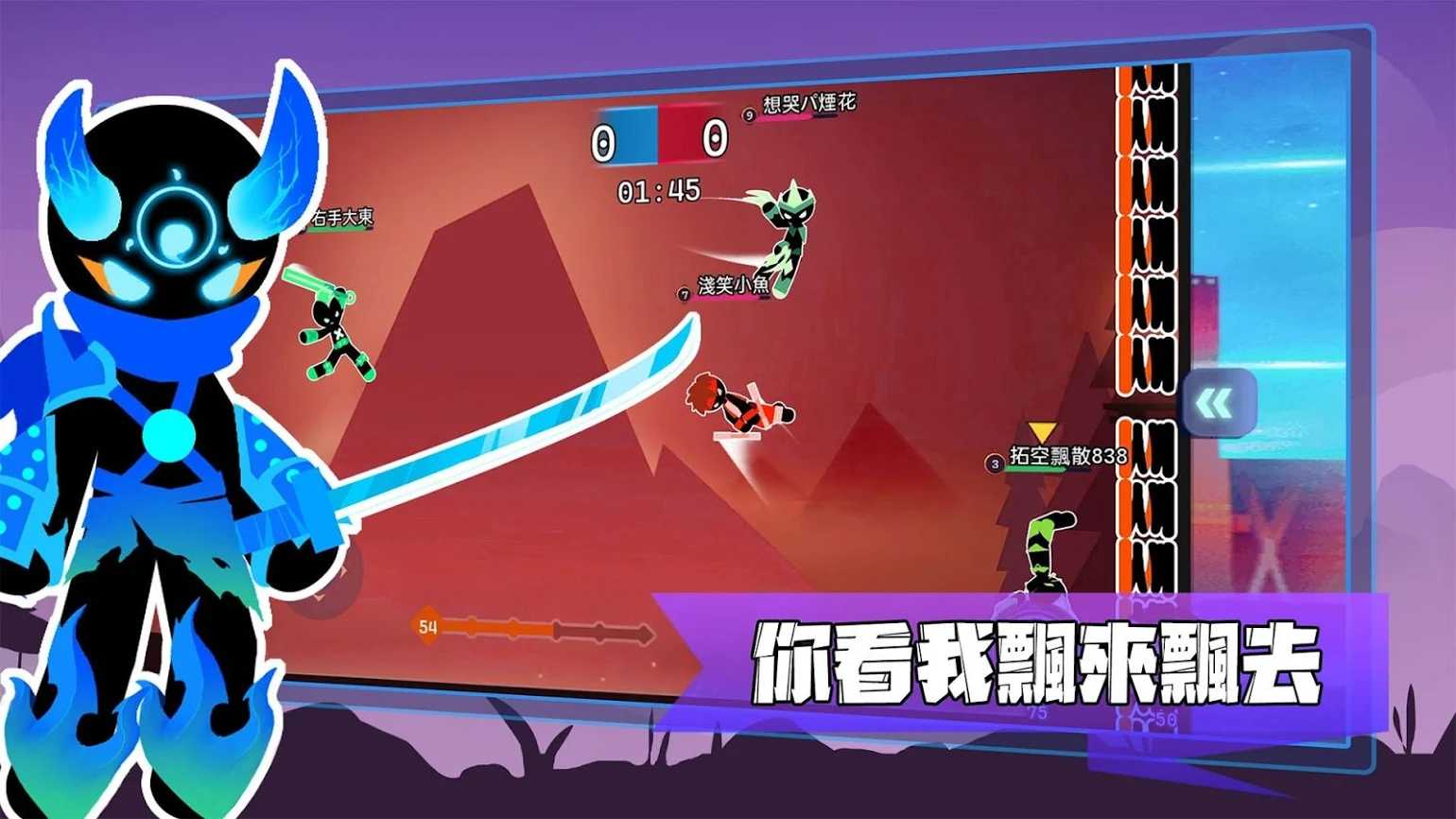Click the level 3 badge beside 拓空飄散838
This screenshot has width=1456, height=819.
(994, 464)
